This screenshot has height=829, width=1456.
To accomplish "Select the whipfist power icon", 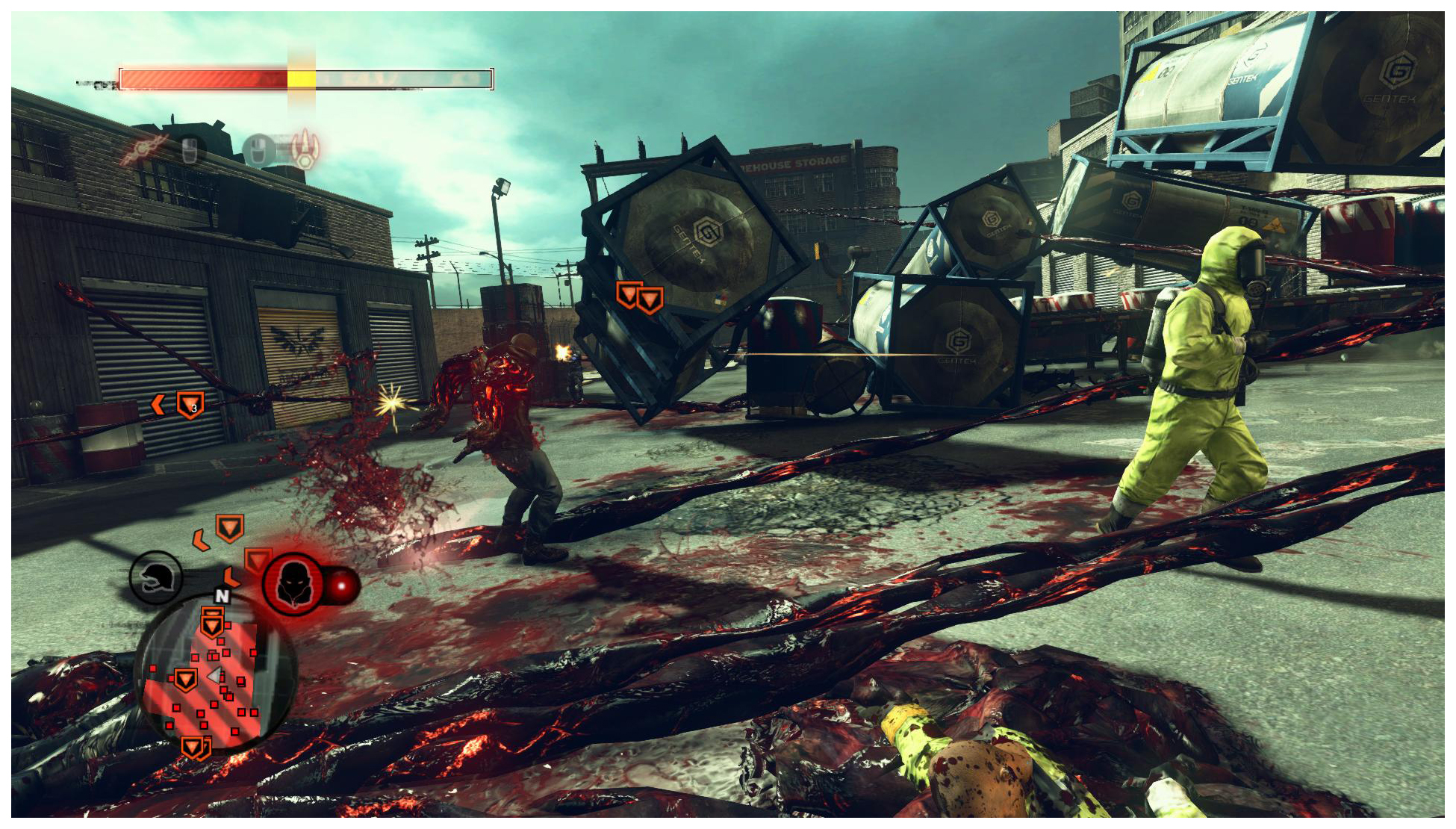I will click(x=142, y=150).
